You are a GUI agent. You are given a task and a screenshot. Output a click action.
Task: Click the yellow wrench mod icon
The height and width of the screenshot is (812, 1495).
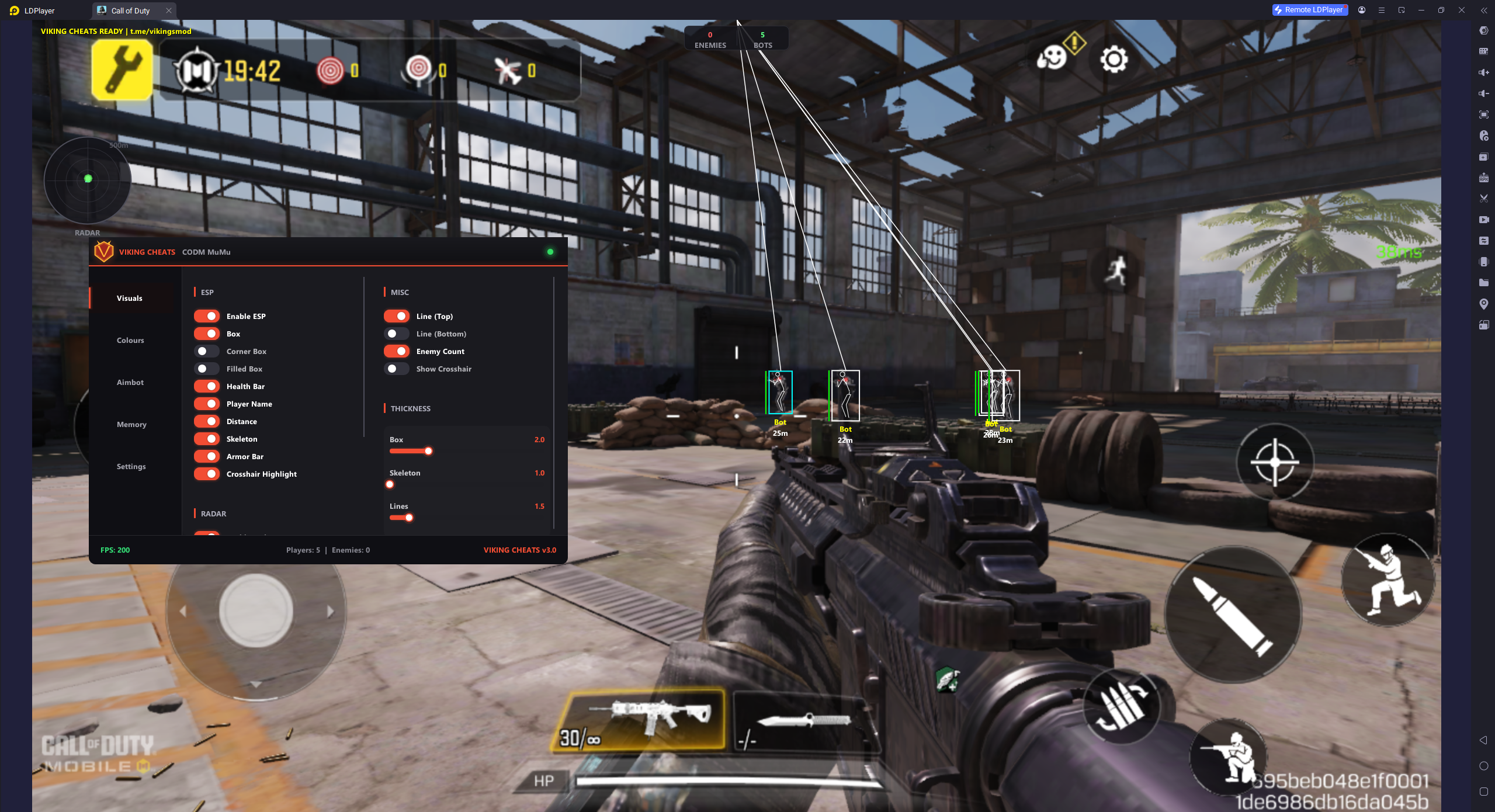tap(122, 70)
